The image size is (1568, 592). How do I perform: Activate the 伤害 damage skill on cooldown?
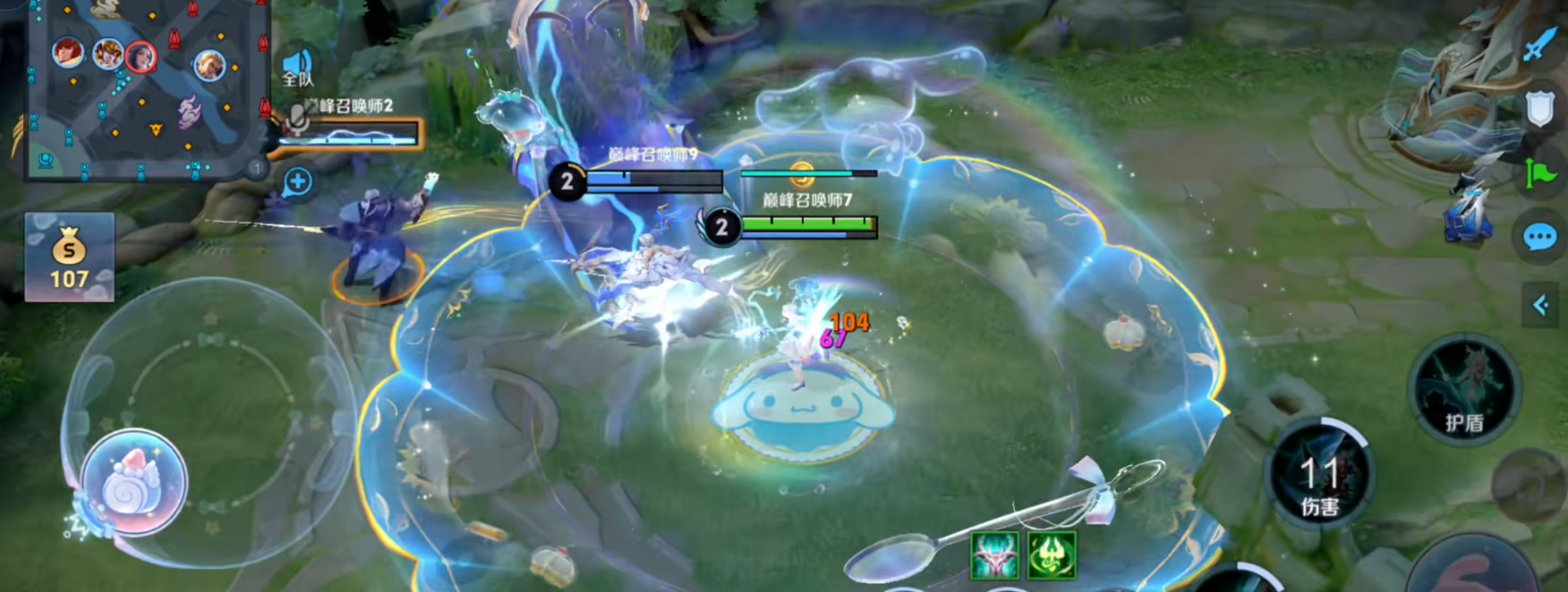tap(1321, 476)
